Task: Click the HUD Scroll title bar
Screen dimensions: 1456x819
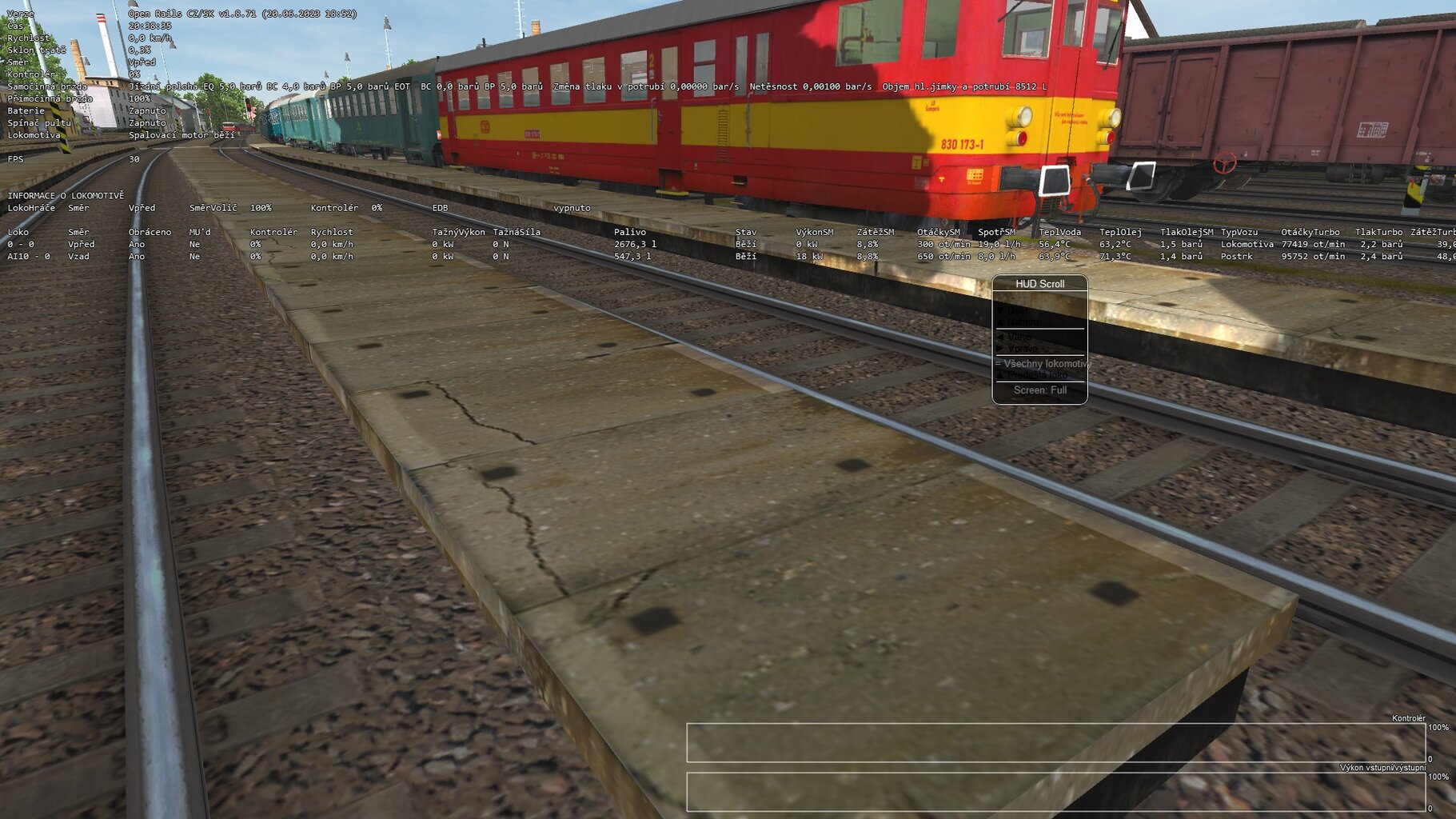Action: coord(1041,283)
